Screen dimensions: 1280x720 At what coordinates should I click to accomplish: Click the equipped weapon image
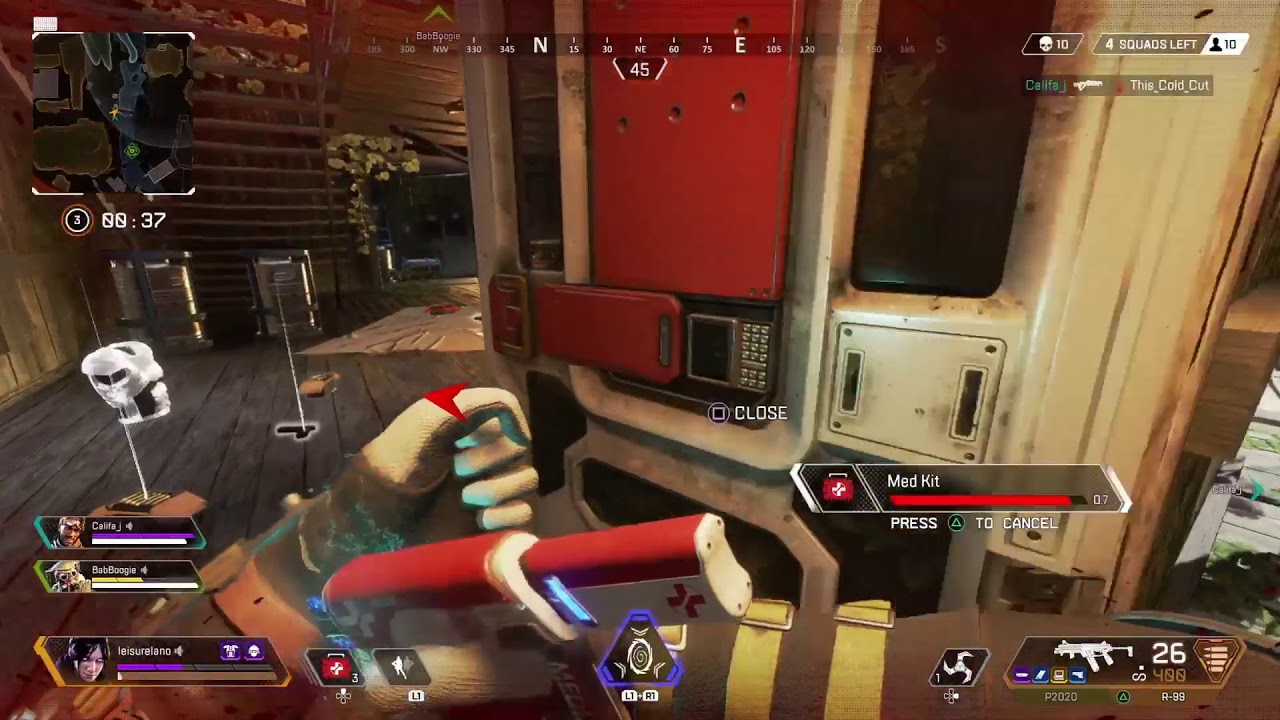pyautogui.click(x=1094, y=654)
